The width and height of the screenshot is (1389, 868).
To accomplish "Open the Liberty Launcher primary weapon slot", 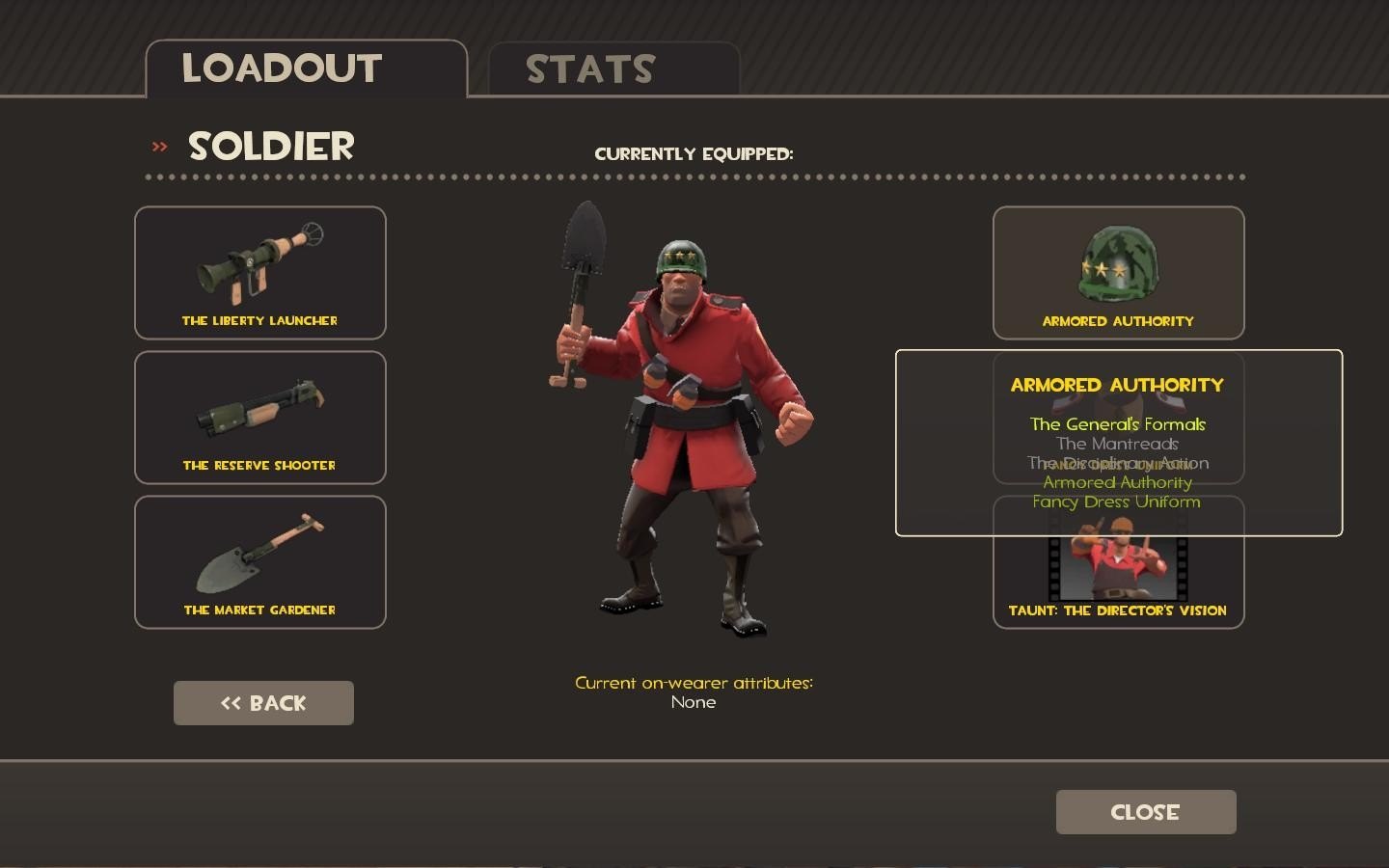I will (x=260, y=273).
